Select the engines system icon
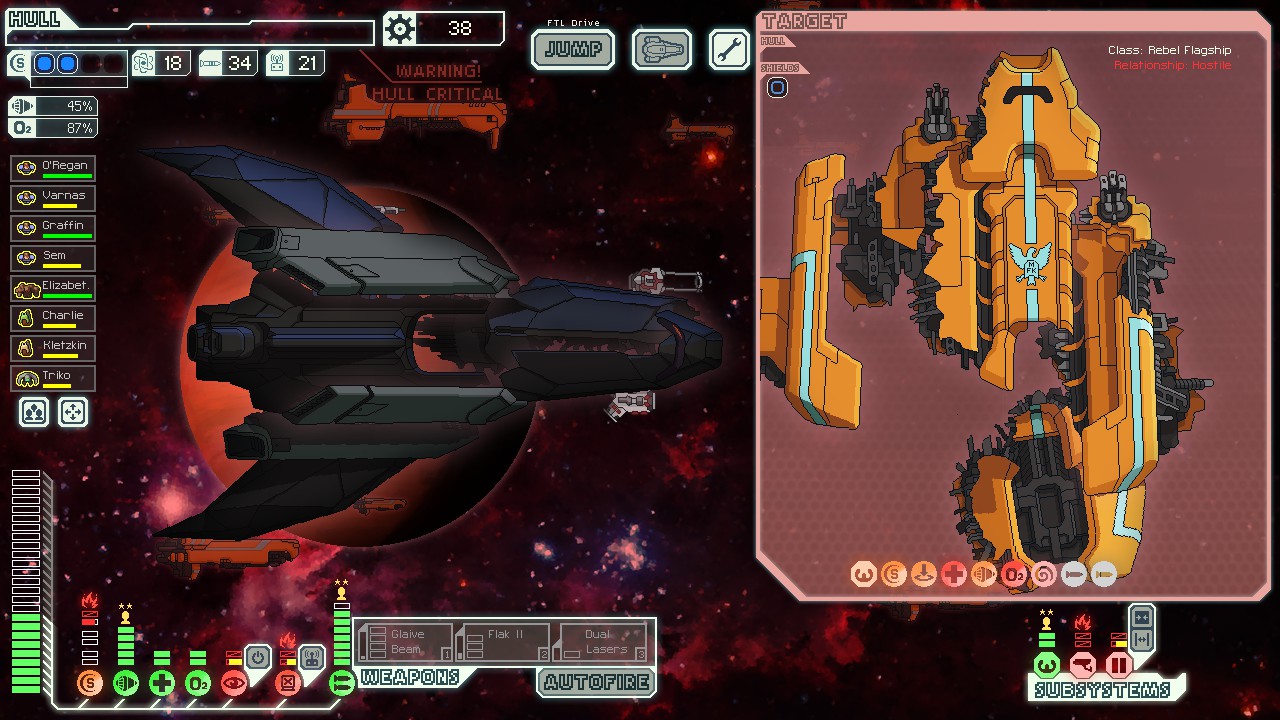The height and width of the screenshot is (720, 1280). pyautogui.click(x=126, y=684)
